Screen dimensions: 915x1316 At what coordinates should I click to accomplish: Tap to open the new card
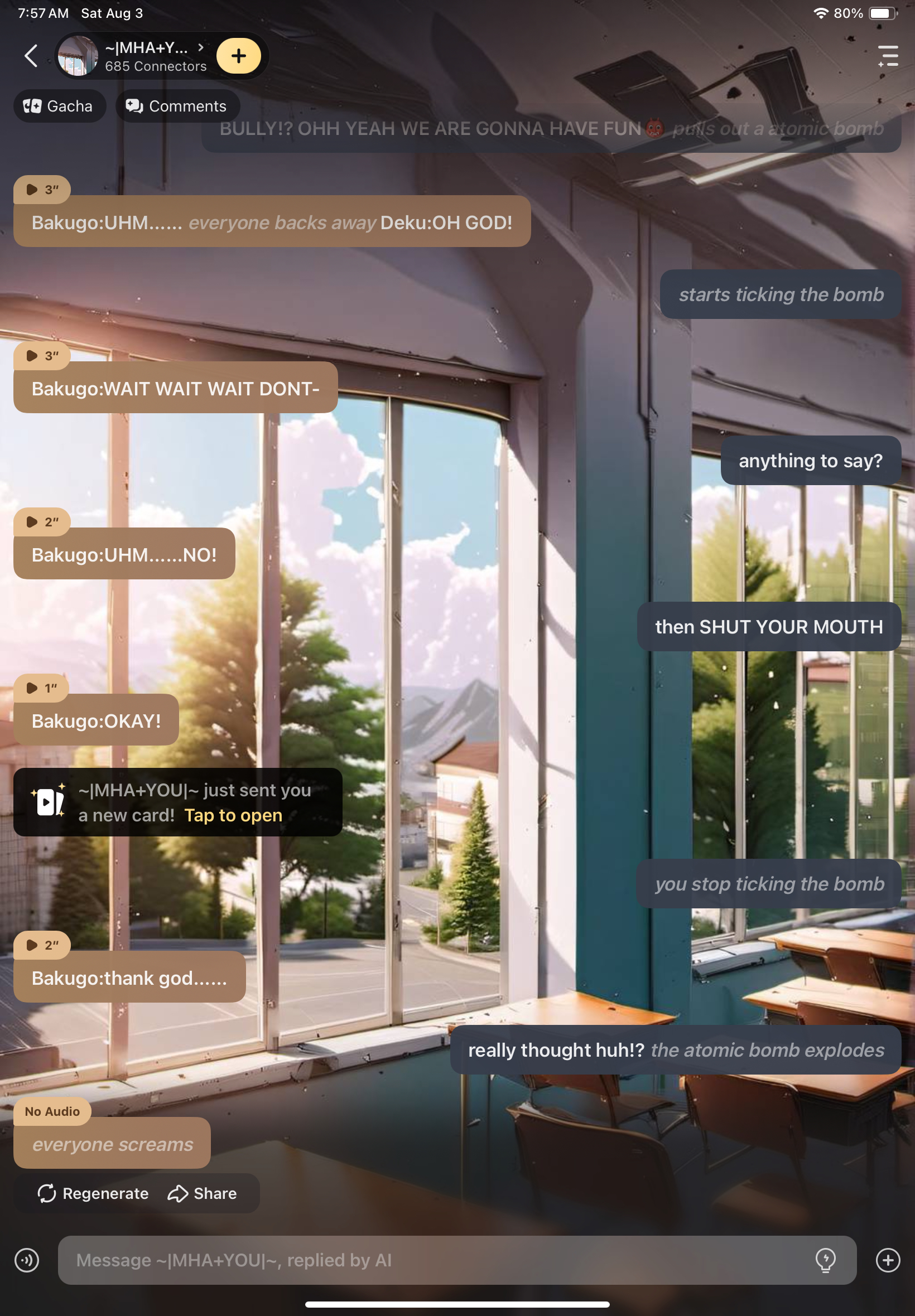click(232, 815)
